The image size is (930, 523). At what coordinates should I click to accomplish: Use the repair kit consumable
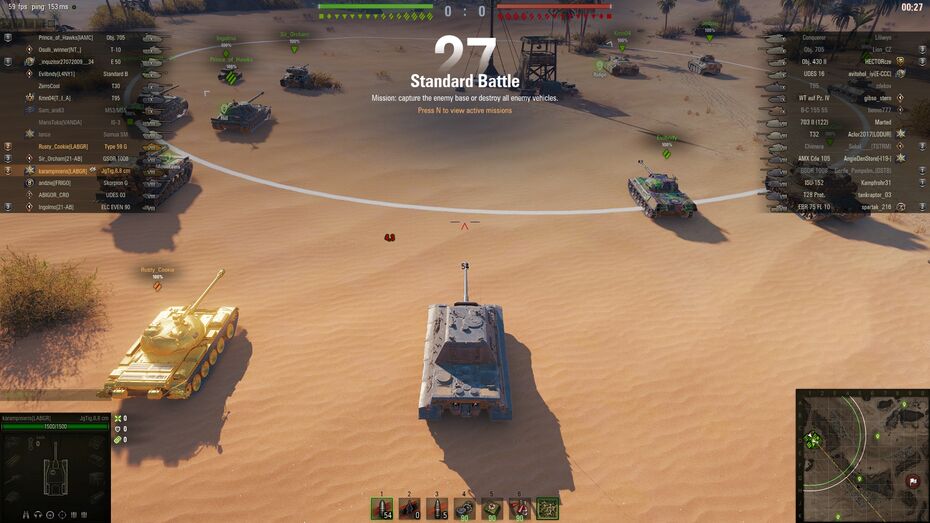(x=464, y=509)
